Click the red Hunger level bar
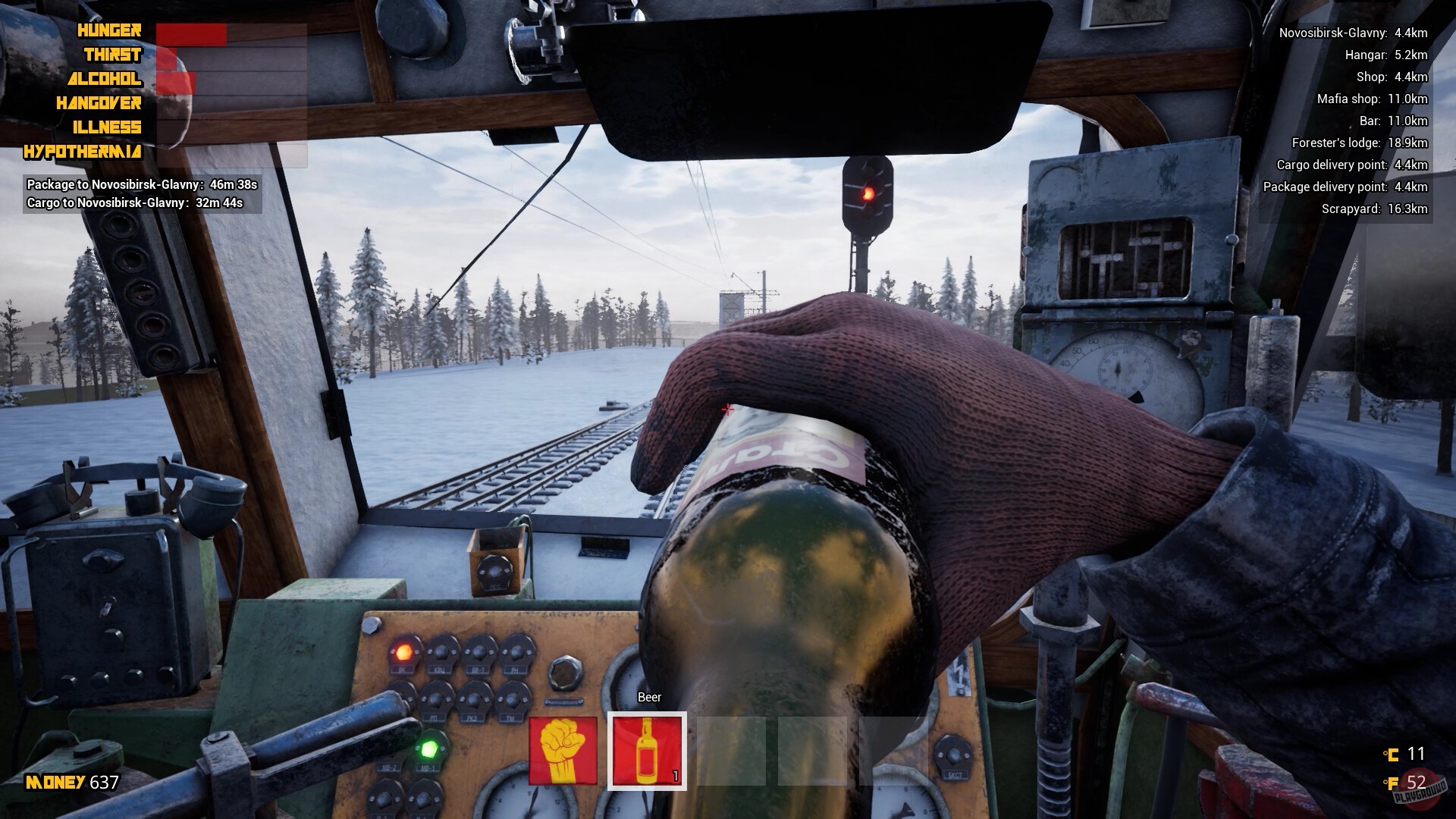Image resolution: width=1456 pixels, height=819 pixels. [x=190, y=36]
